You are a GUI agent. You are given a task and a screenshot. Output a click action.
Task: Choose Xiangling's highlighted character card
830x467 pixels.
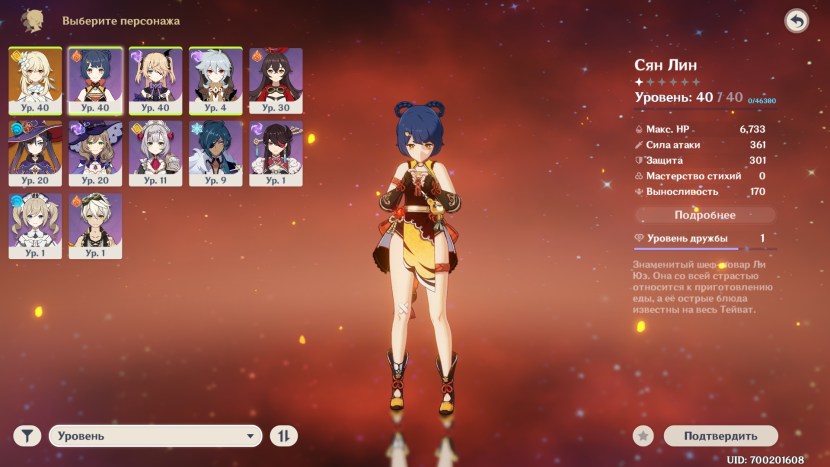pyautogui.click(x=95, y=78)
